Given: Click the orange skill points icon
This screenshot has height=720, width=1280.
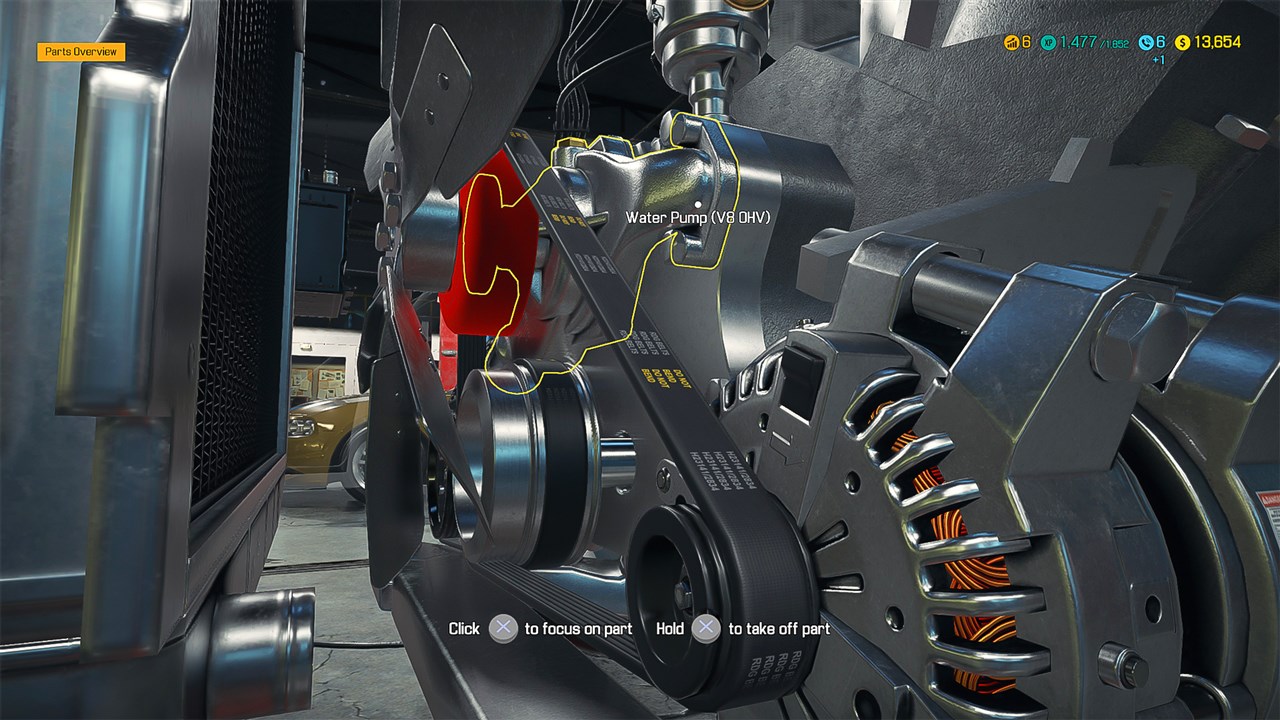Looking at the screenshot, I should pos(1011,43).
